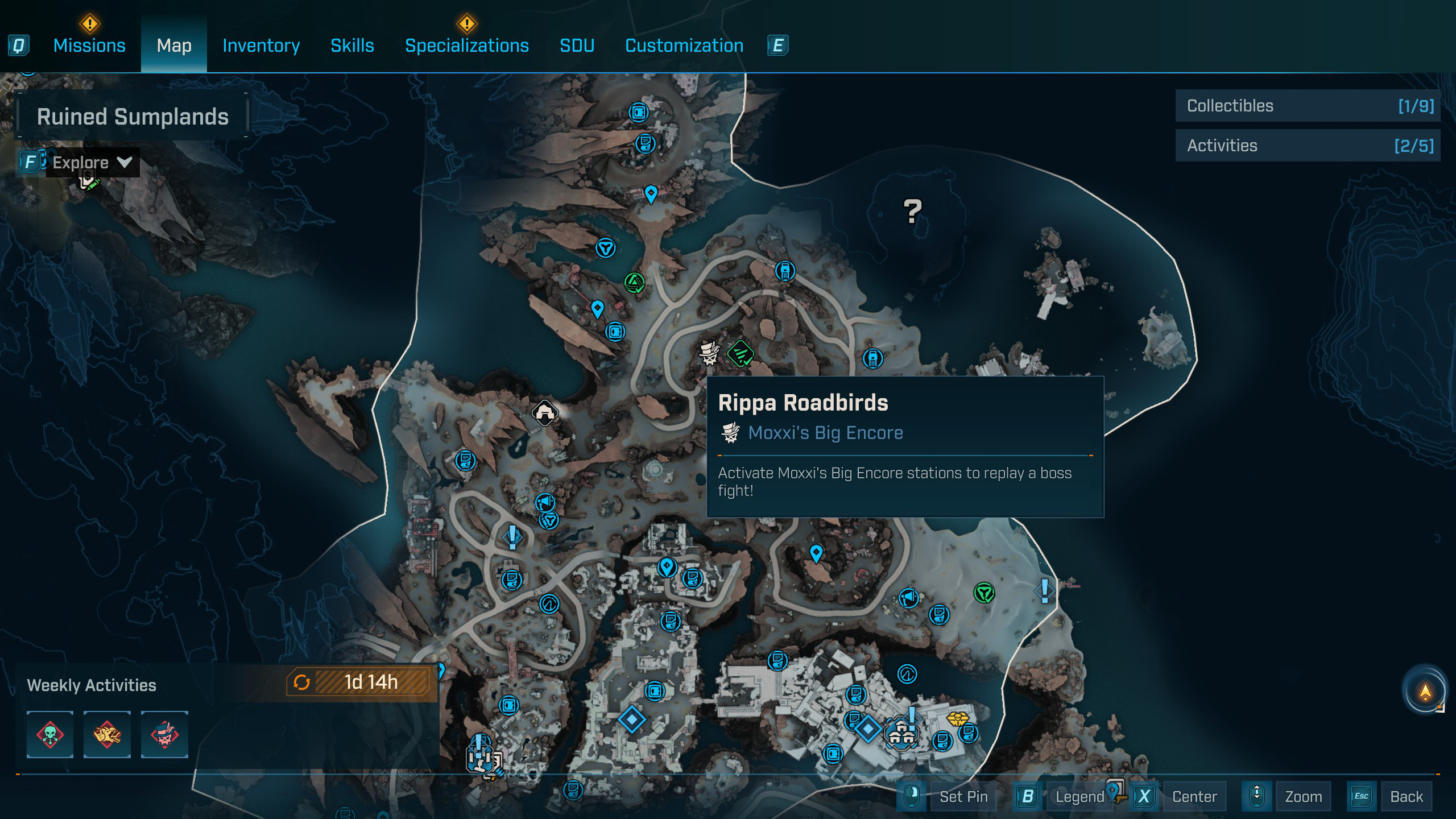Screen dimensions: 1456x819
Task: Open the map Legend
Action: [1079, 796]
